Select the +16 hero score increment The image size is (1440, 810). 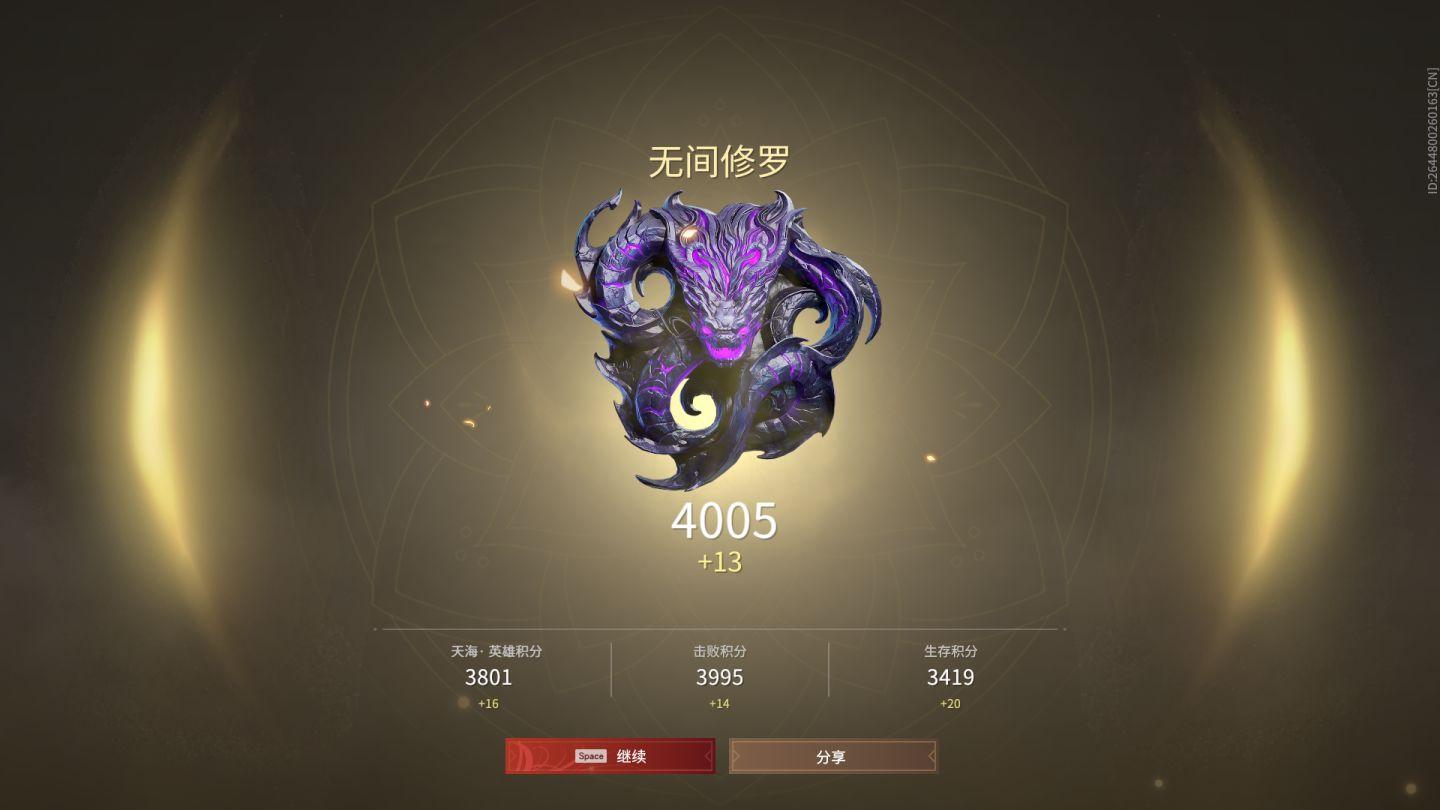[x=489, y=703]
